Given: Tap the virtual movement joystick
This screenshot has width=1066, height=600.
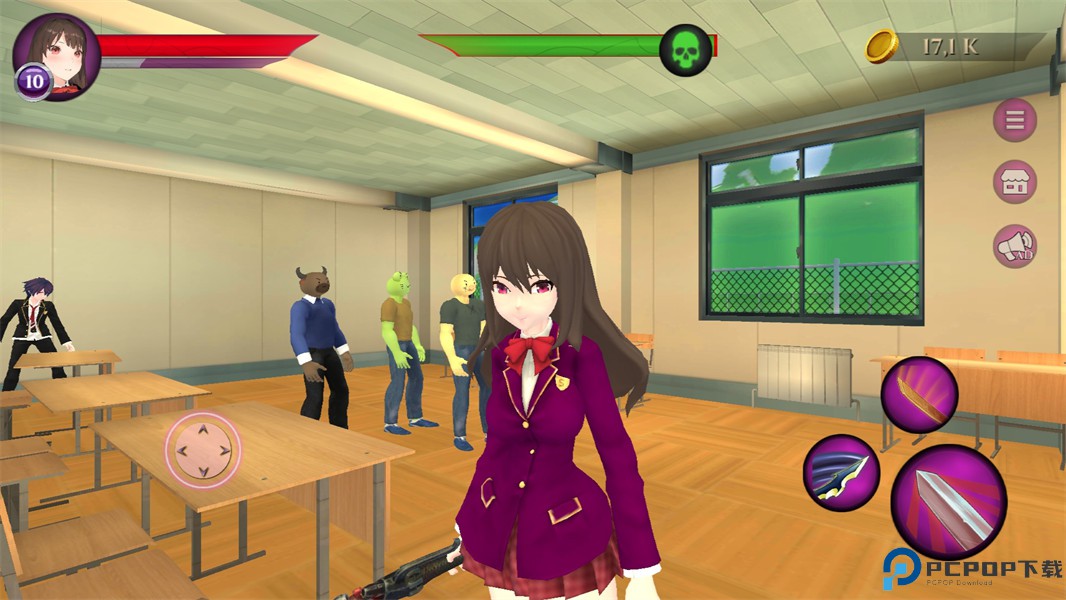Looking at the screenshot, I should tap(203, 450).
